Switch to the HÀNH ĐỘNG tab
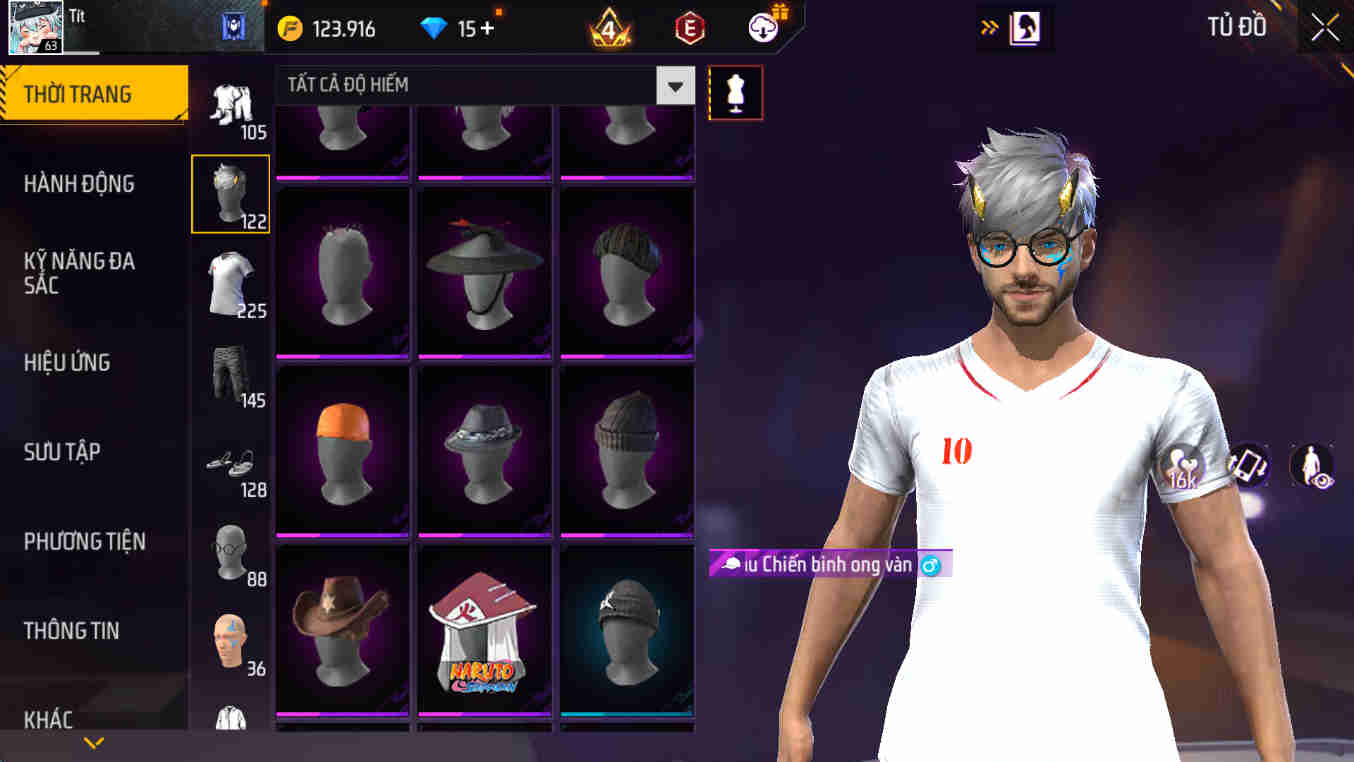The width and height of the screenshot is (1354, 762). click(x=80, y=184)
